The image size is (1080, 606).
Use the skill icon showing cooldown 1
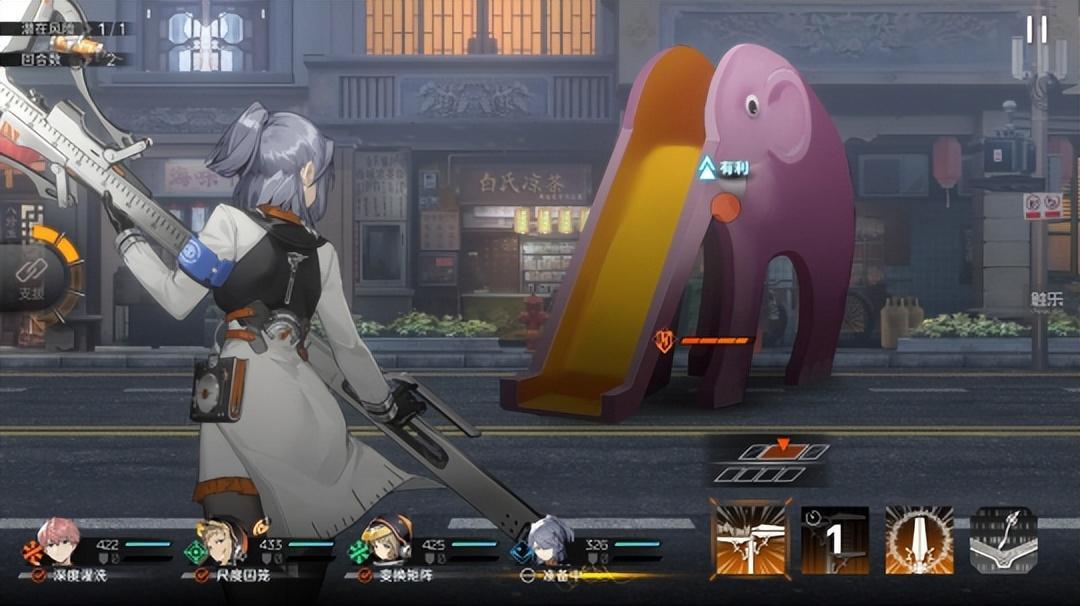coord(835,540)
